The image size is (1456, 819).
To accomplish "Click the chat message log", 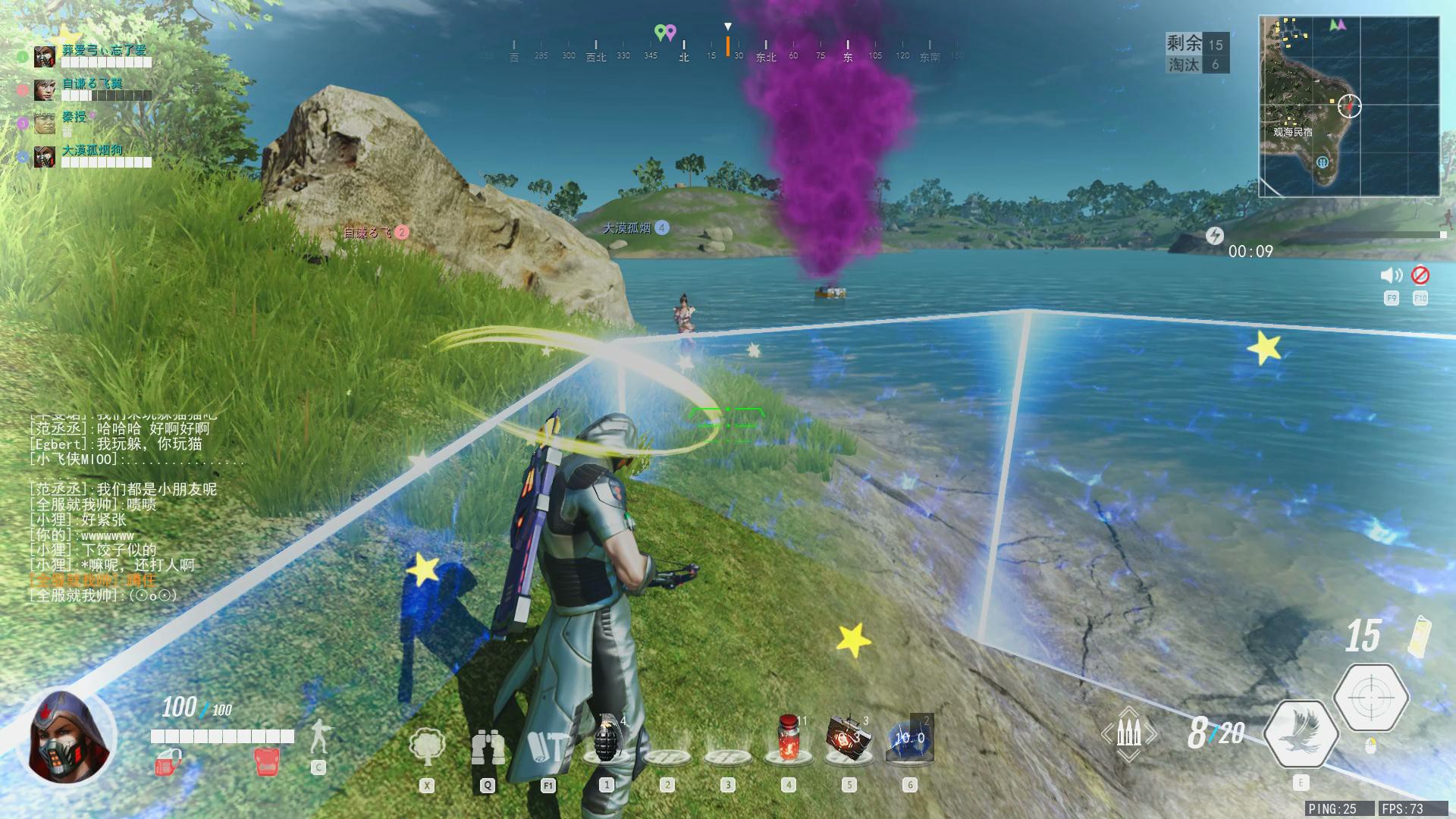I will coord(121,504).
